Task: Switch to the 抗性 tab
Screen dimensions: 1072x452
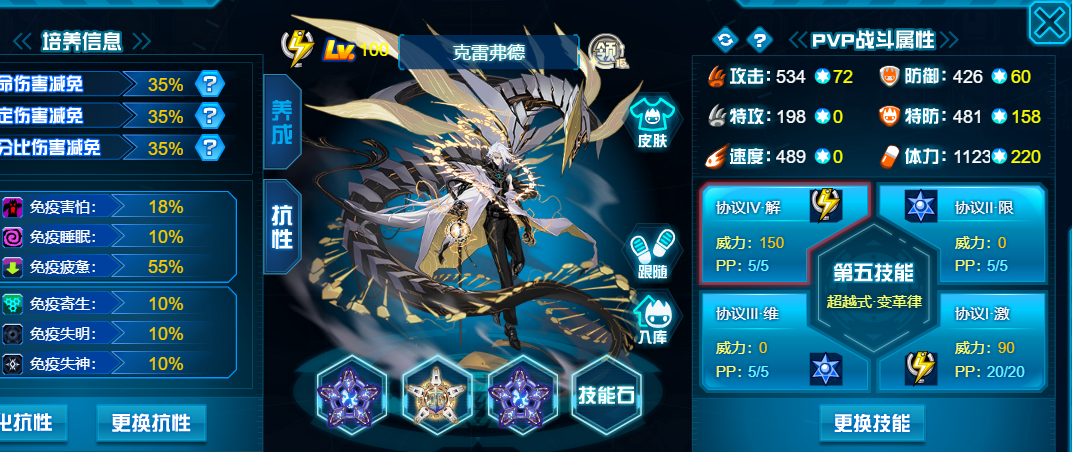Action: coord(282,228)
